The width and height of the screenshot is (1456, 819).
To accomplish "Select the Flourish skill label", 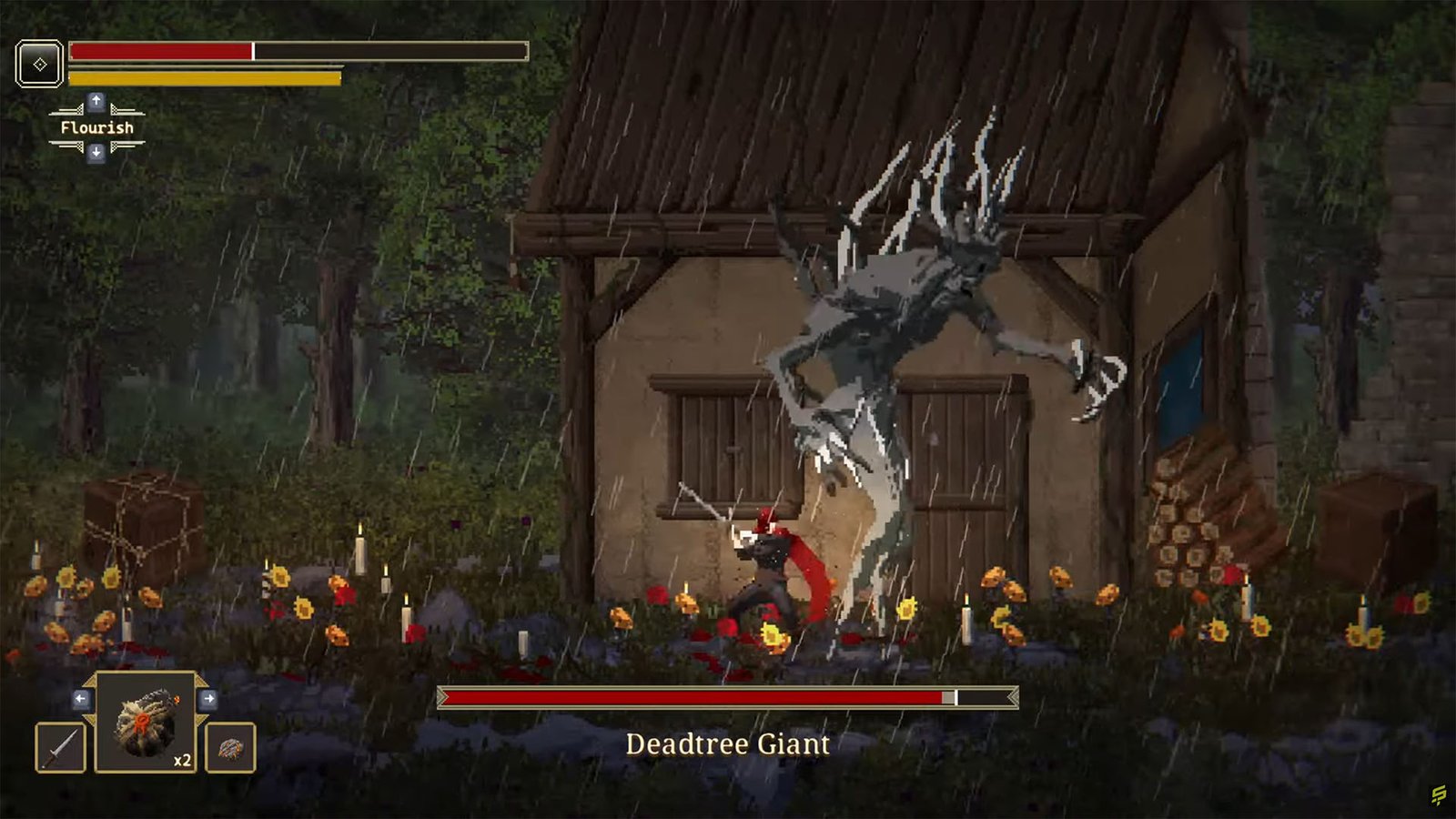I will 97,127.
